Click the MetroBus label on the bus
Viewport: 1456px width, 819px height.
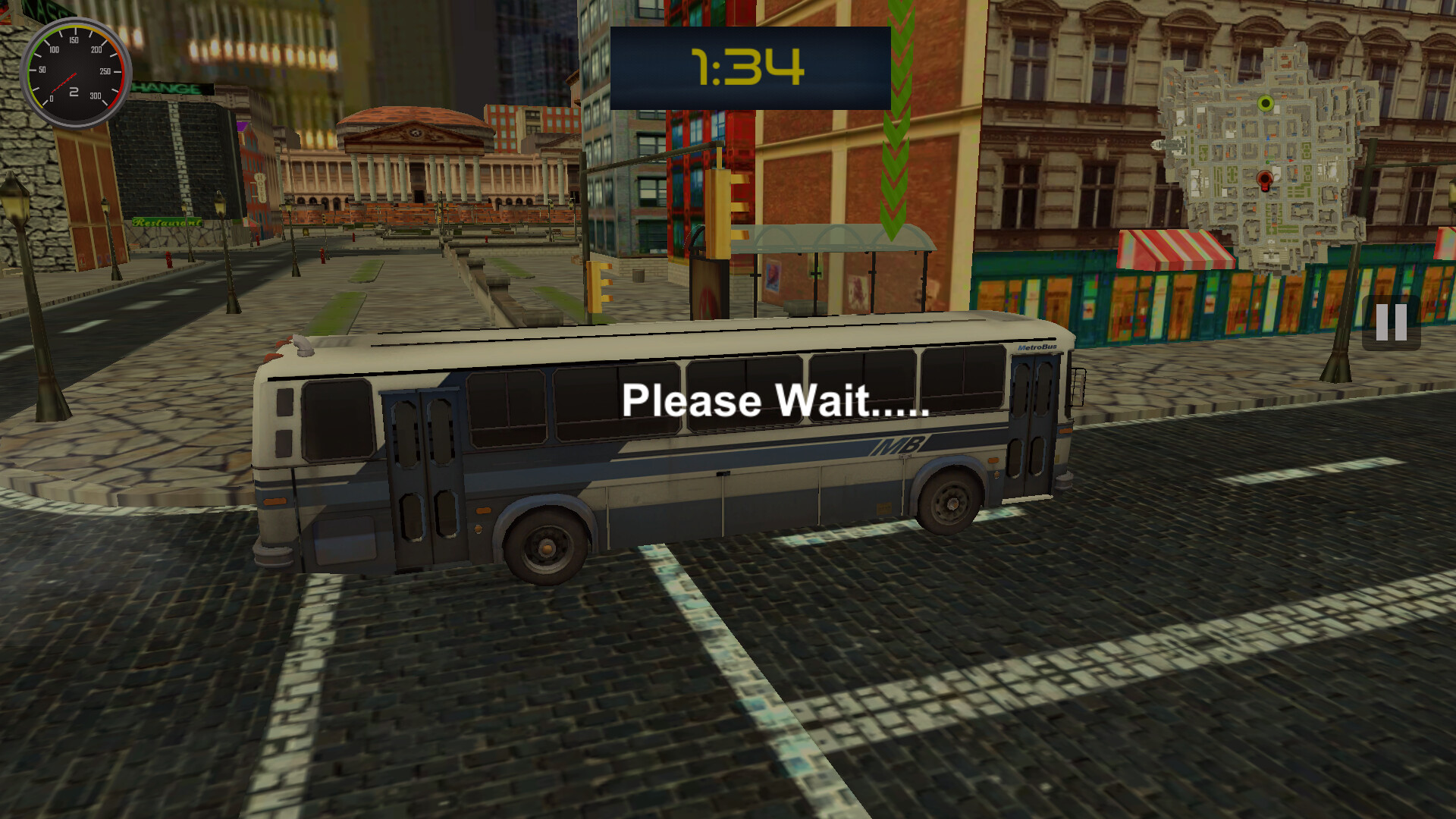pyautogui.click(x=1037, y=347)
